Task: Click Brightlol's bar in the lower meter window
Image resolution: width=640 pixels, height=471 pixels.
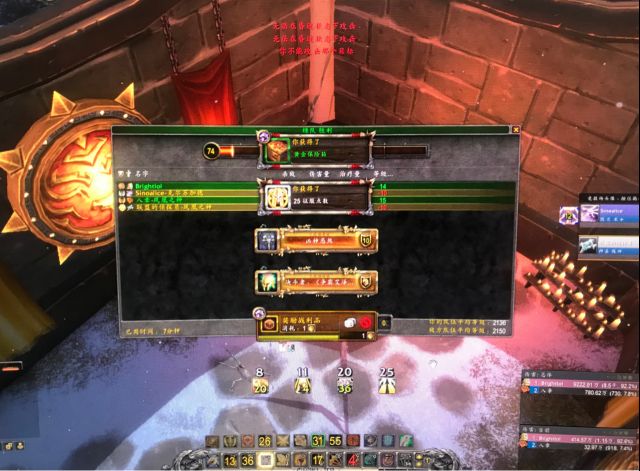Action: (578, 439)
